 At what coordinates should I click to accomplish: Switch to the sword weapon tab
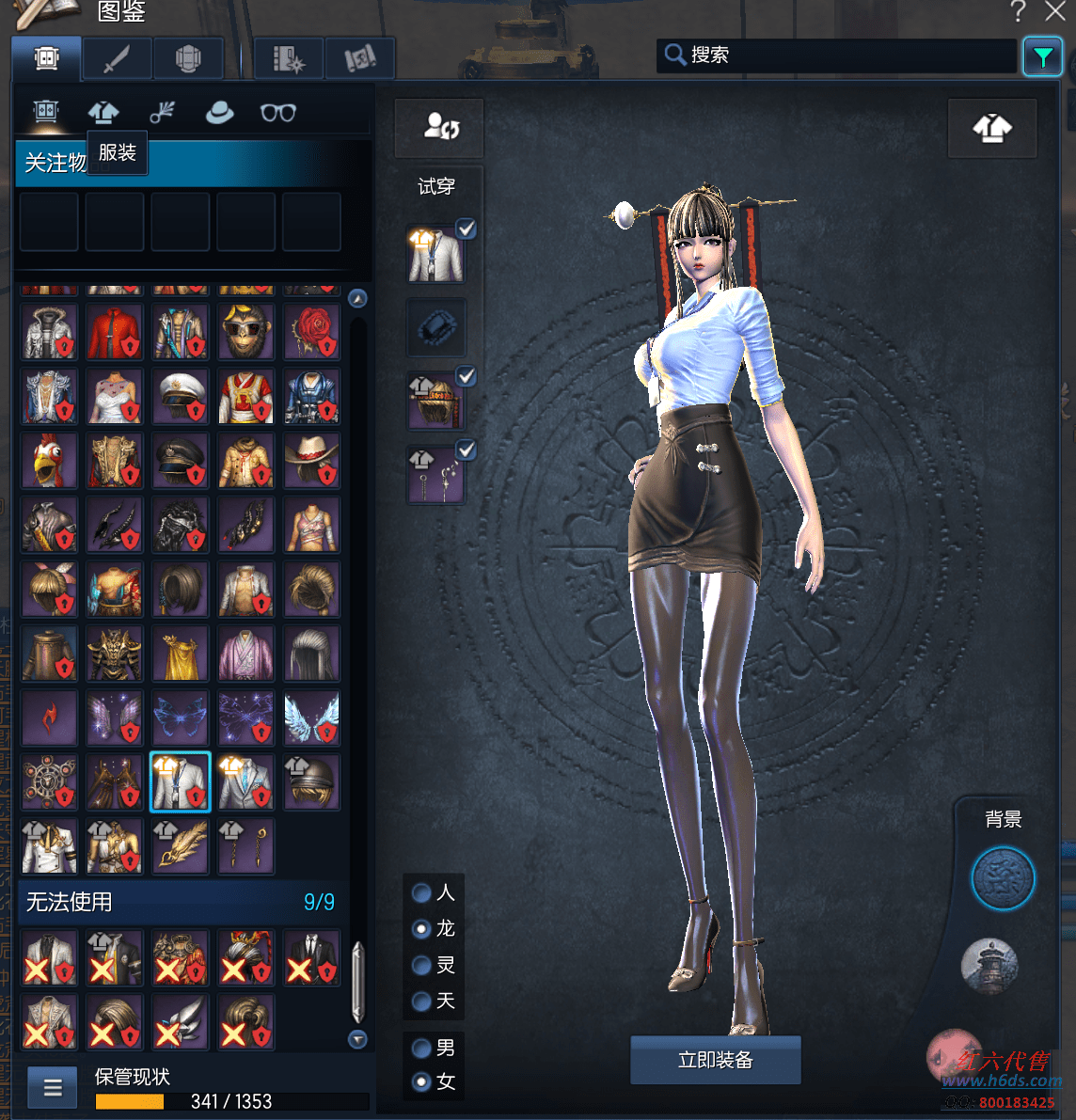pyautogui.click(x=117, y=59)
